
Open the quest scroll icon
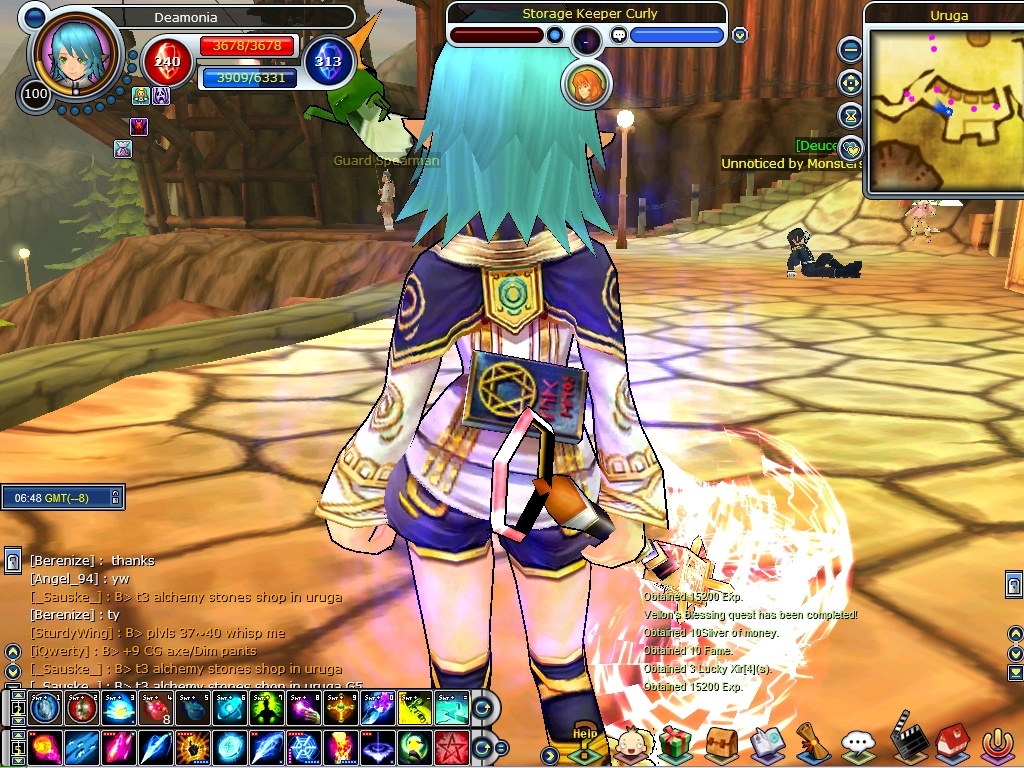[812, 743]
